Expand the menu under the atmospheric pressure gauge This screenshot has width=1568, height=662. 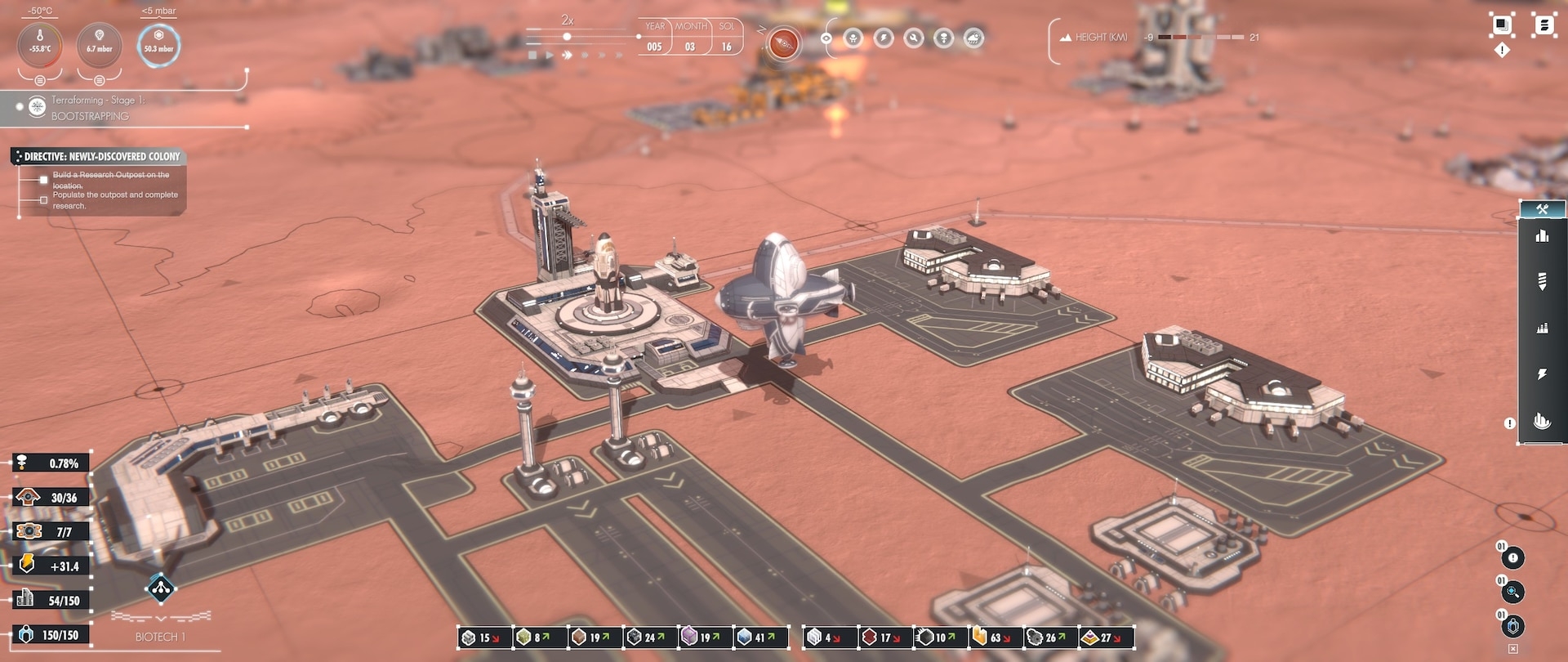[99, 80]
